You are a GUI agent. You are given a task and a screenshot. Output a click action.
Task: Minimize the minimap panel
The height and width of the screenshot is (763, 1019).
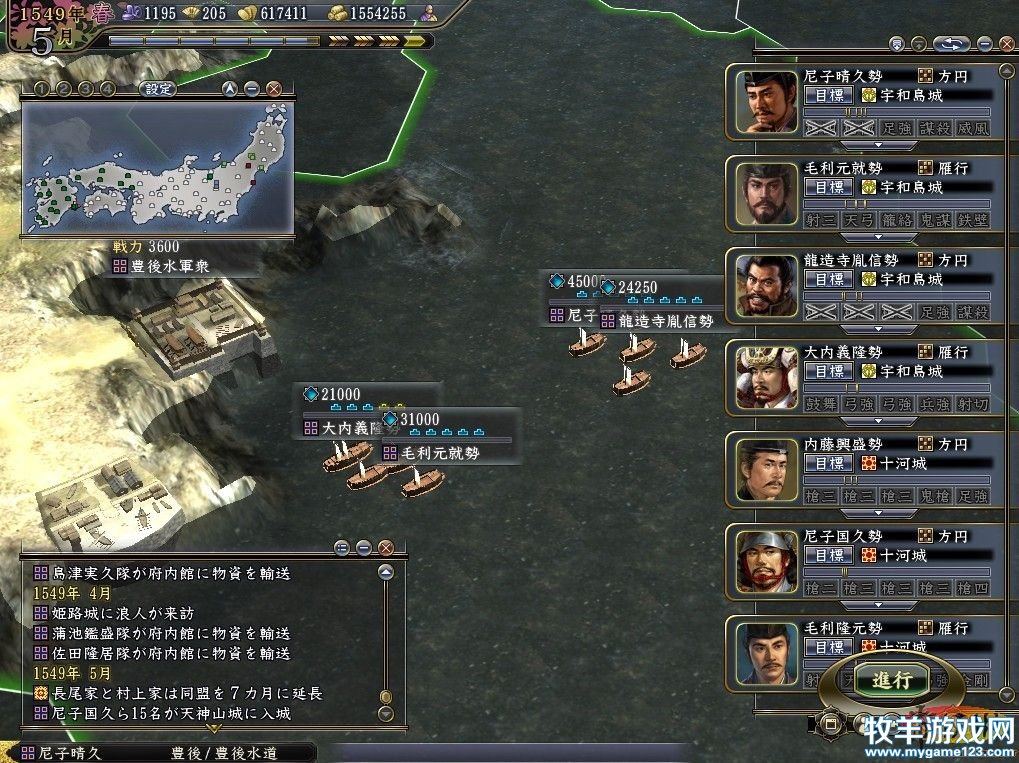pyautogui.click(x=252, y=88)
